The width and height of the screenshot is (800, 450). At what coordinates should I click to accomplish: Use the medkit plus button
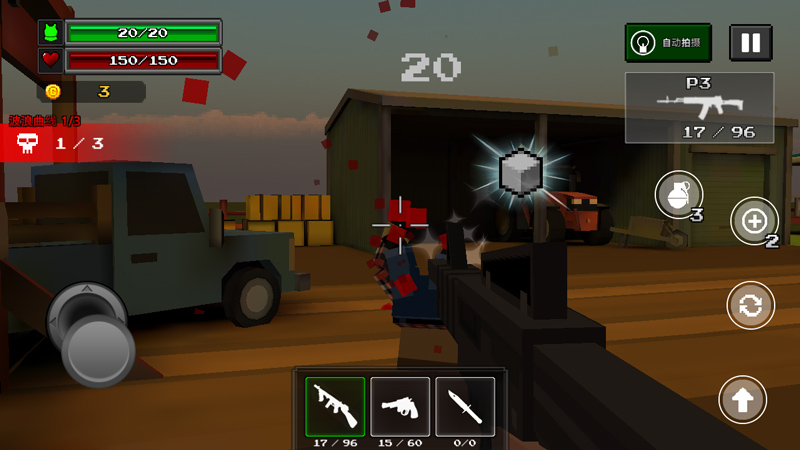[754, 220]
